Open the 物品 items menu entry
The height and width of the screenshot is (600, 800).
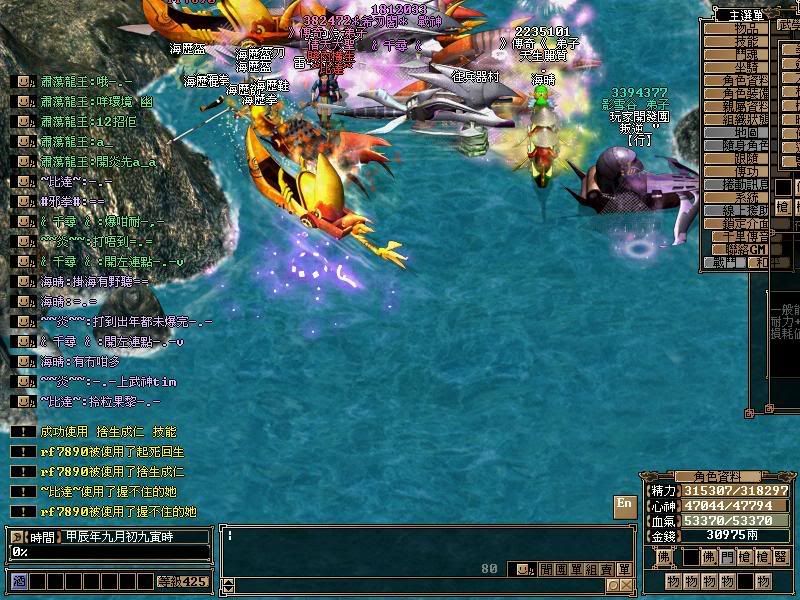coord(744,28)
